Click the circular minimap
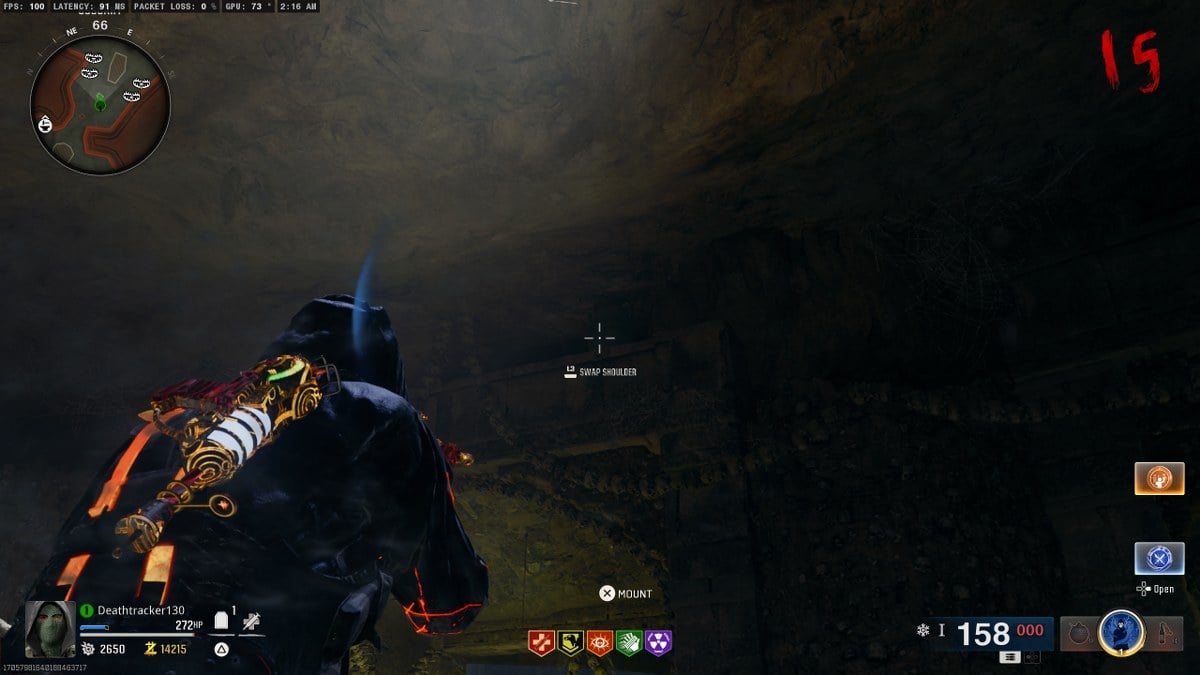Screen dimensions: 1200x675 tap(100, 105)
